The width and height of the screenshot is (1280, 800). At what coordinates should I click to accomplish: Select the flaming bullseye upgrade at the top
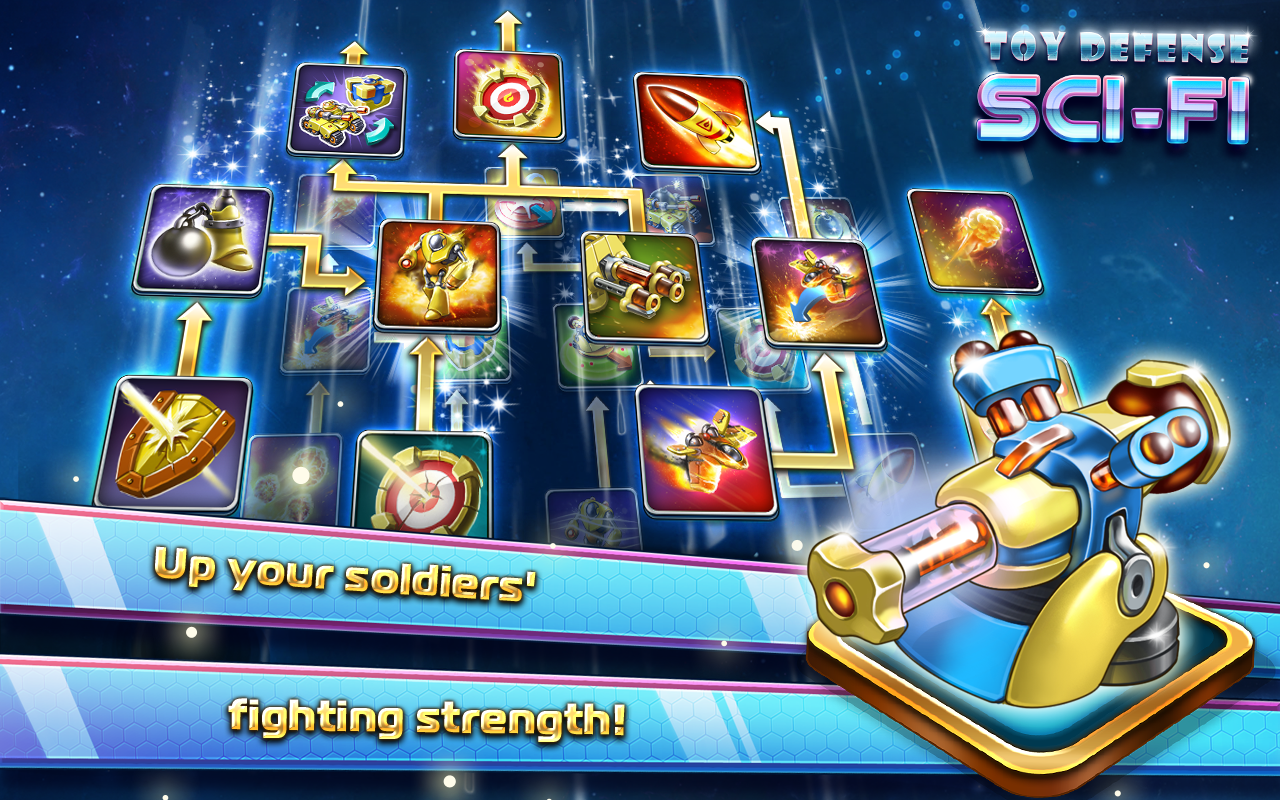pyautogui.click(x=510, y=95)
